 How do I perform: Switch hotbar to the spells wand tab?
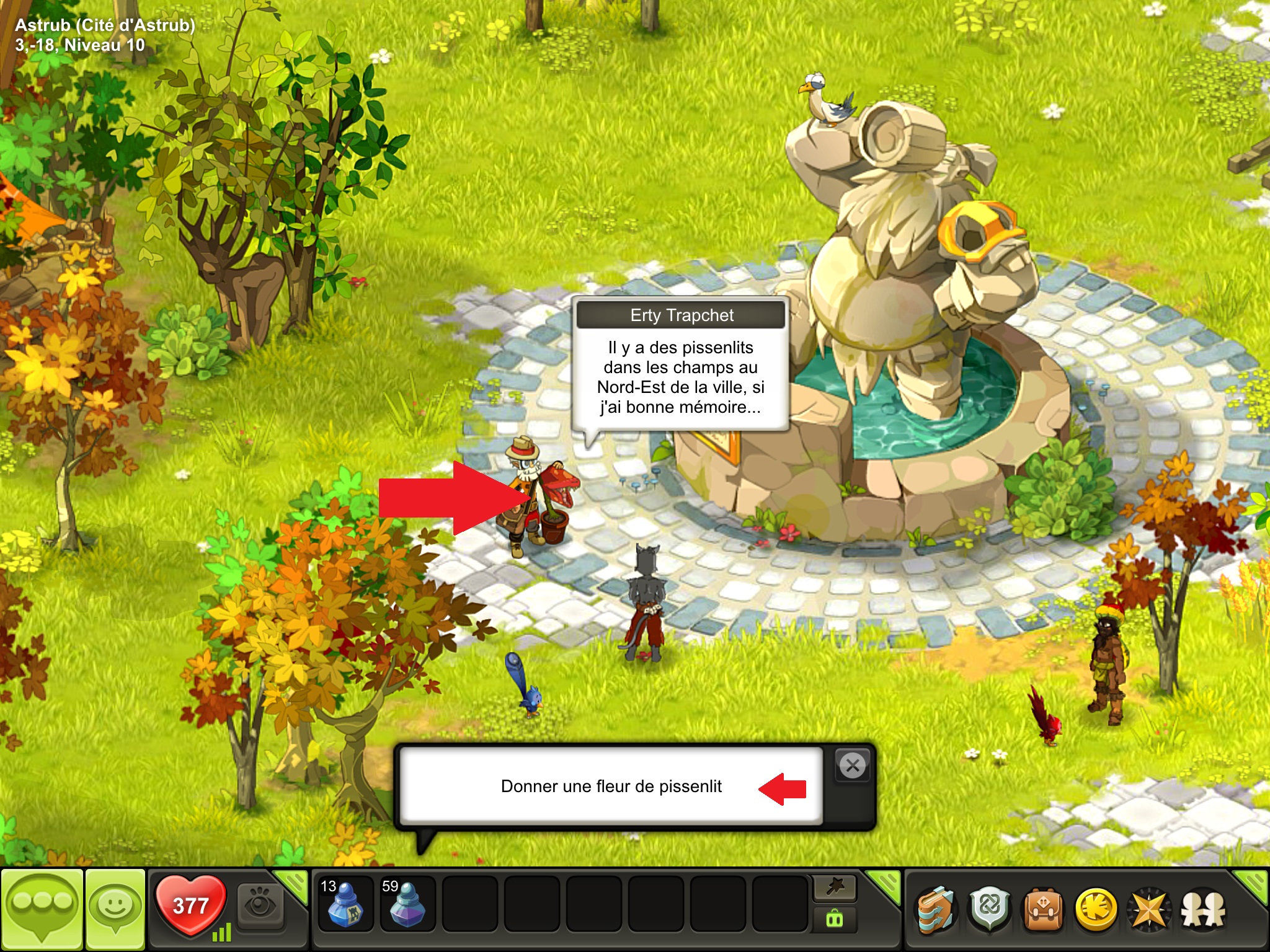pyautogui.click(x=835, y=888)
